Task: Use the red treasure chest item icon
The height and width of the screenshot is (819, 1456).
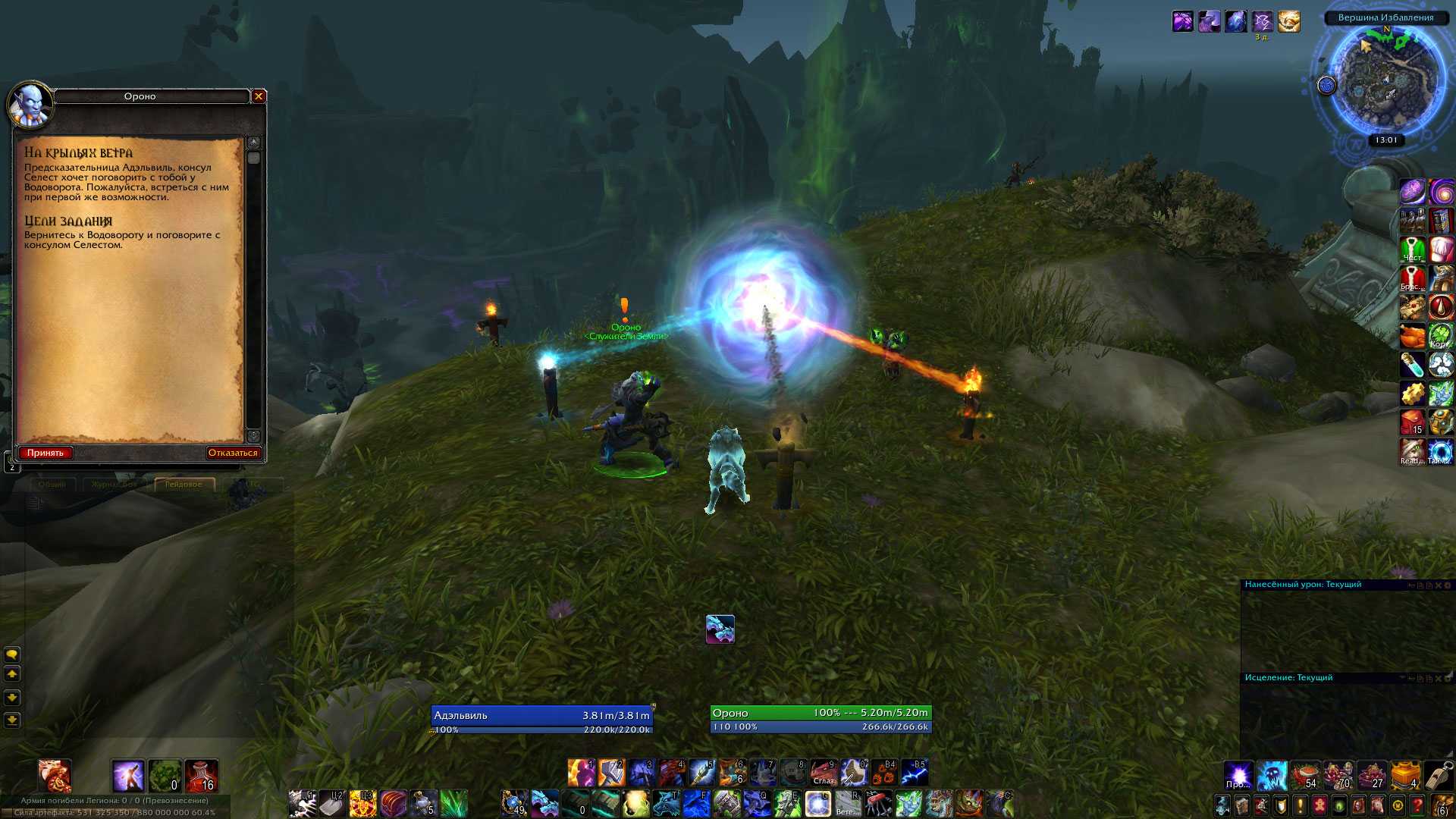Action: pos(394,803)
